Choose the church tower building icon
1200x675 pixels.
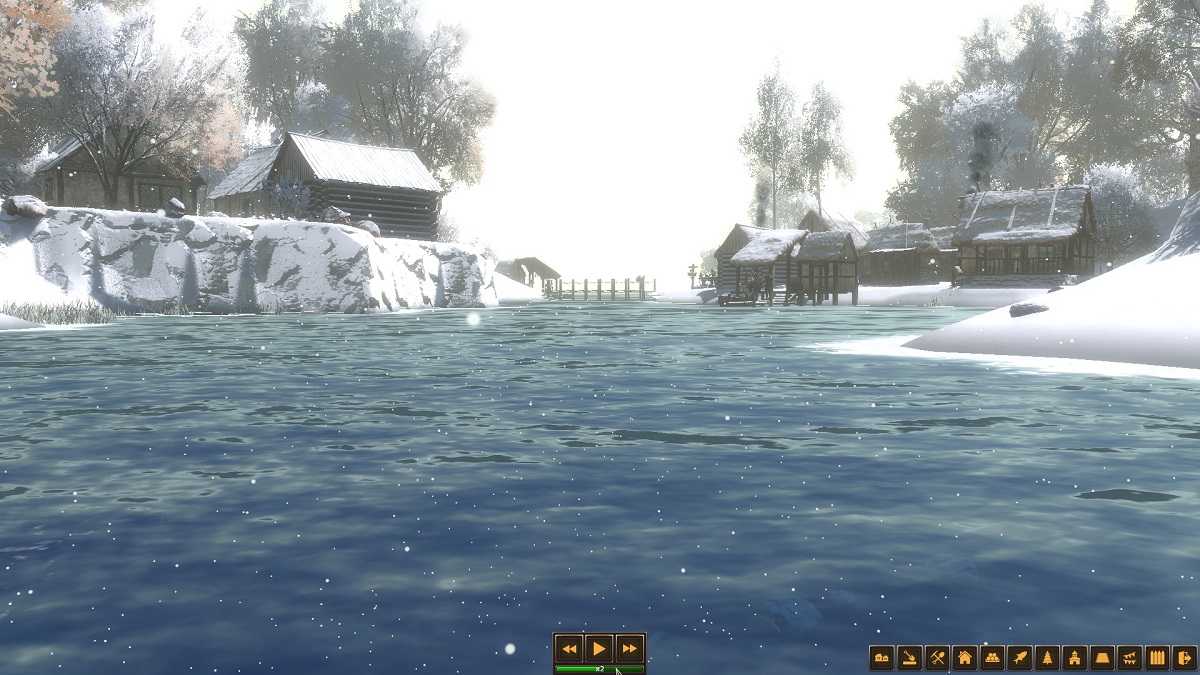1074,658
